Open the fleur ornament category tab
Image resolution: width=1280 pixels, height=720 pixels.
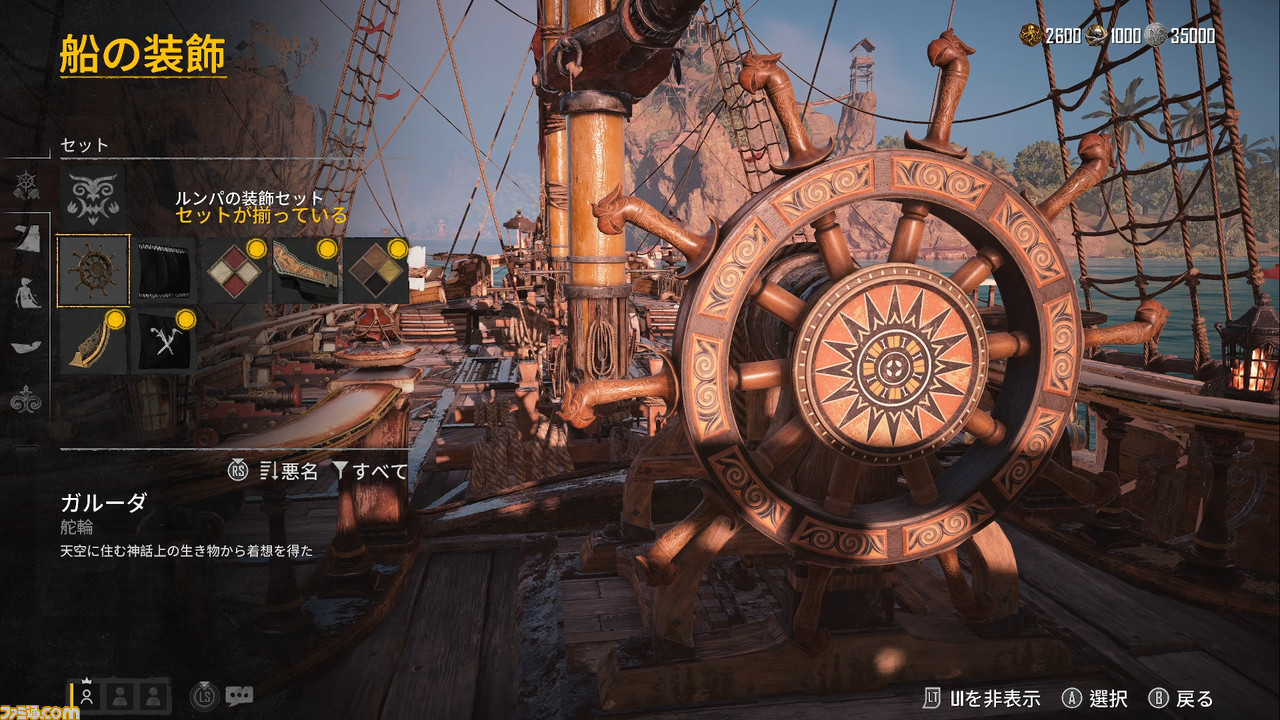tap(25, 400)
